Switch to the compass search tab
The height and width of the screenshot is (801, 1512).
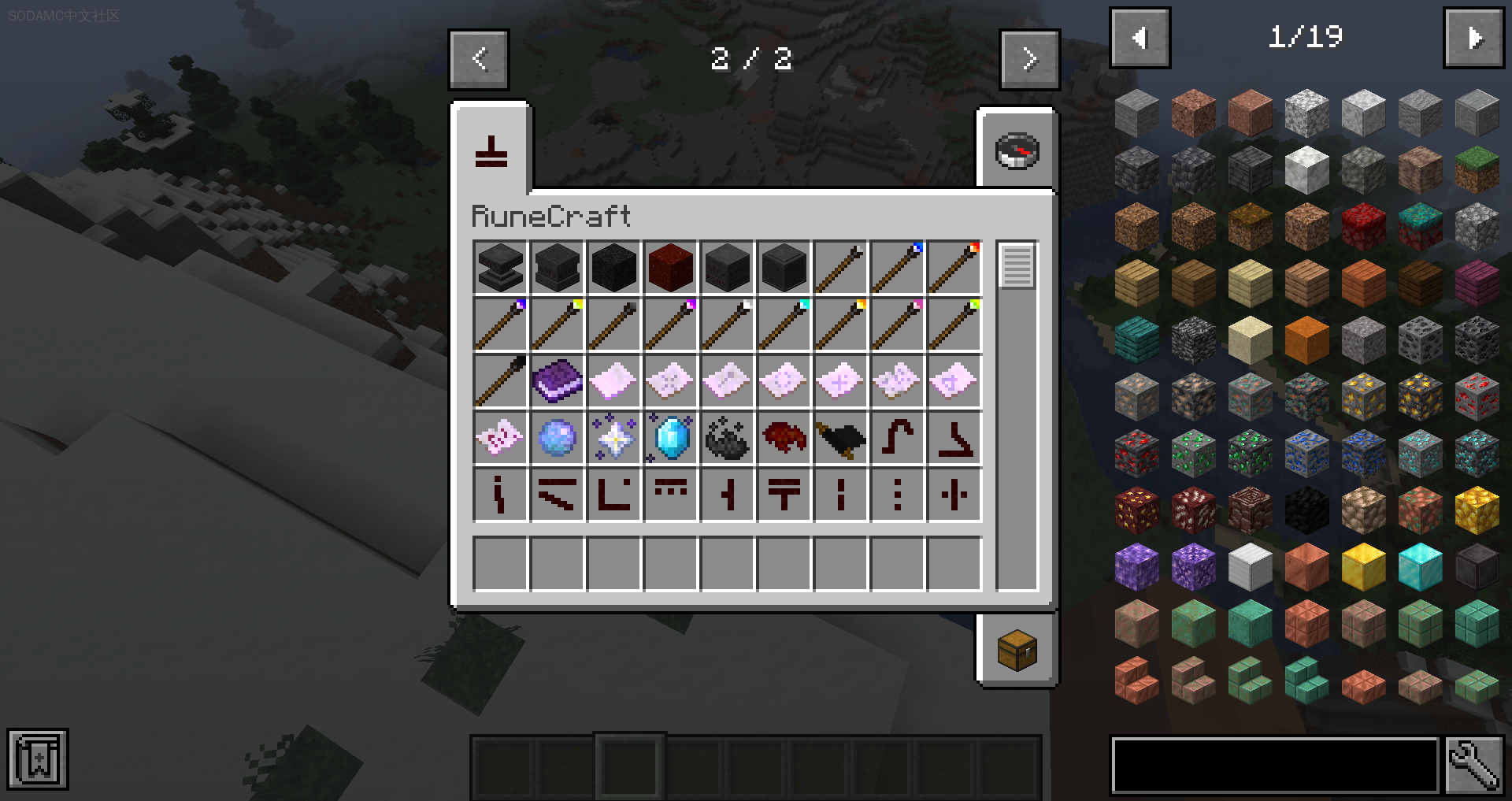click(1017, 151)
